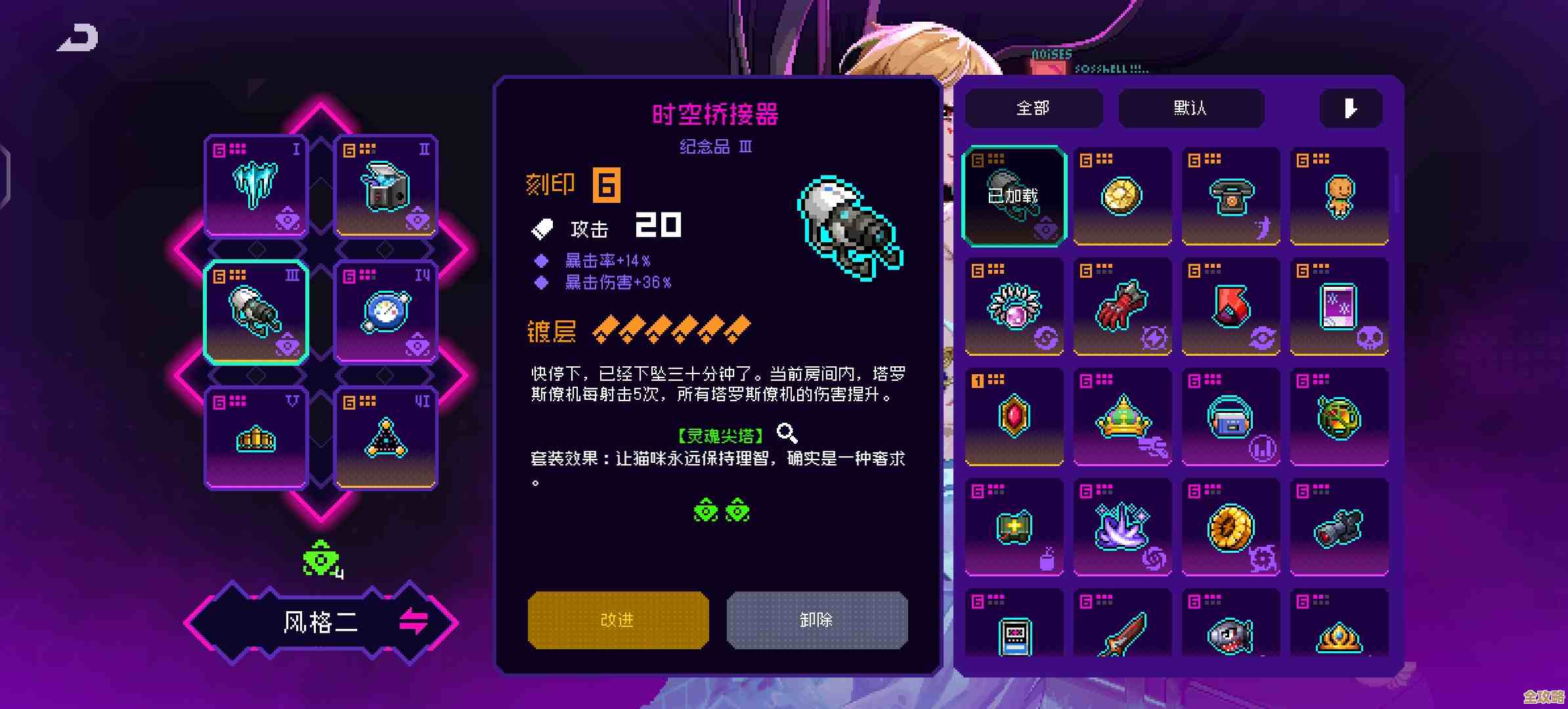This screenshot has width=1568, height=709.
Task: Select the pocket watch item in slot IV
Action: pyautogui.click(x=385, y=311)
